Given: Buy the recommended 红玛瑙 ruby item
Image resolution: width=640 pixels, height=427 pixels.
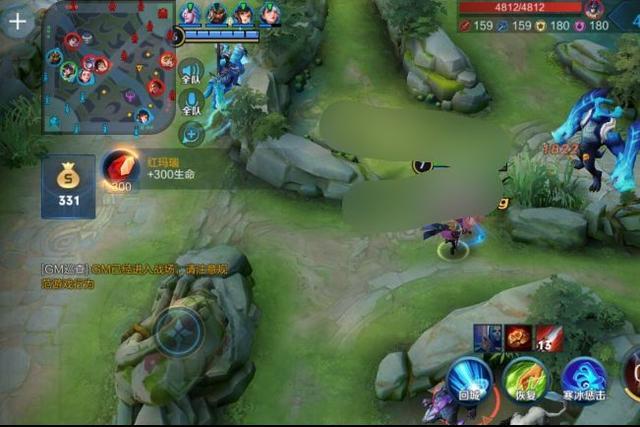Looking at the screenshot, I should (120, 170).
